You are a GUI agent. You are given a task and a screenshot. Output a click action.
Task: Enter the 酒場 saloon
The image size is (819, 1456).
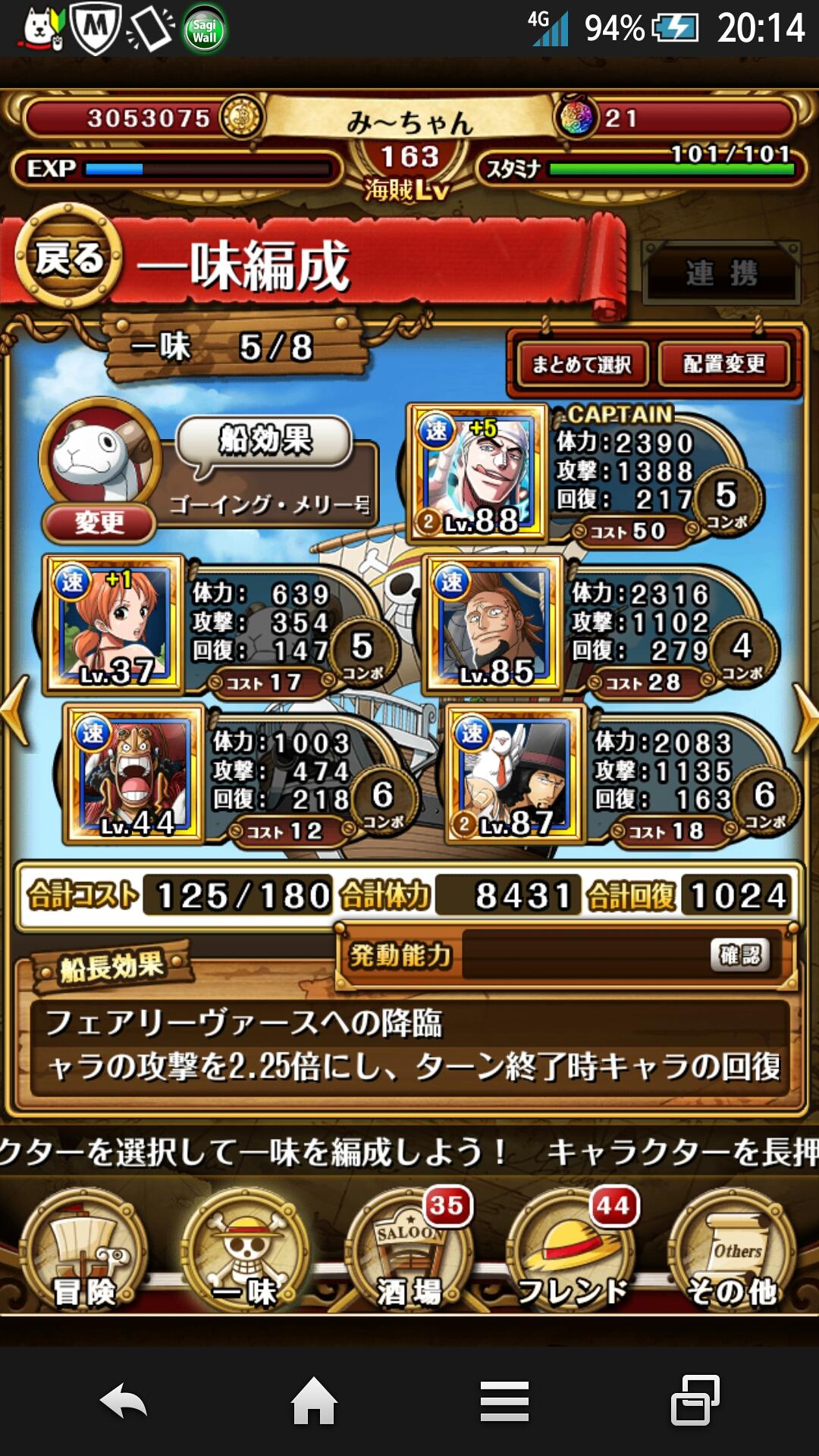(x=409, y=1253)
